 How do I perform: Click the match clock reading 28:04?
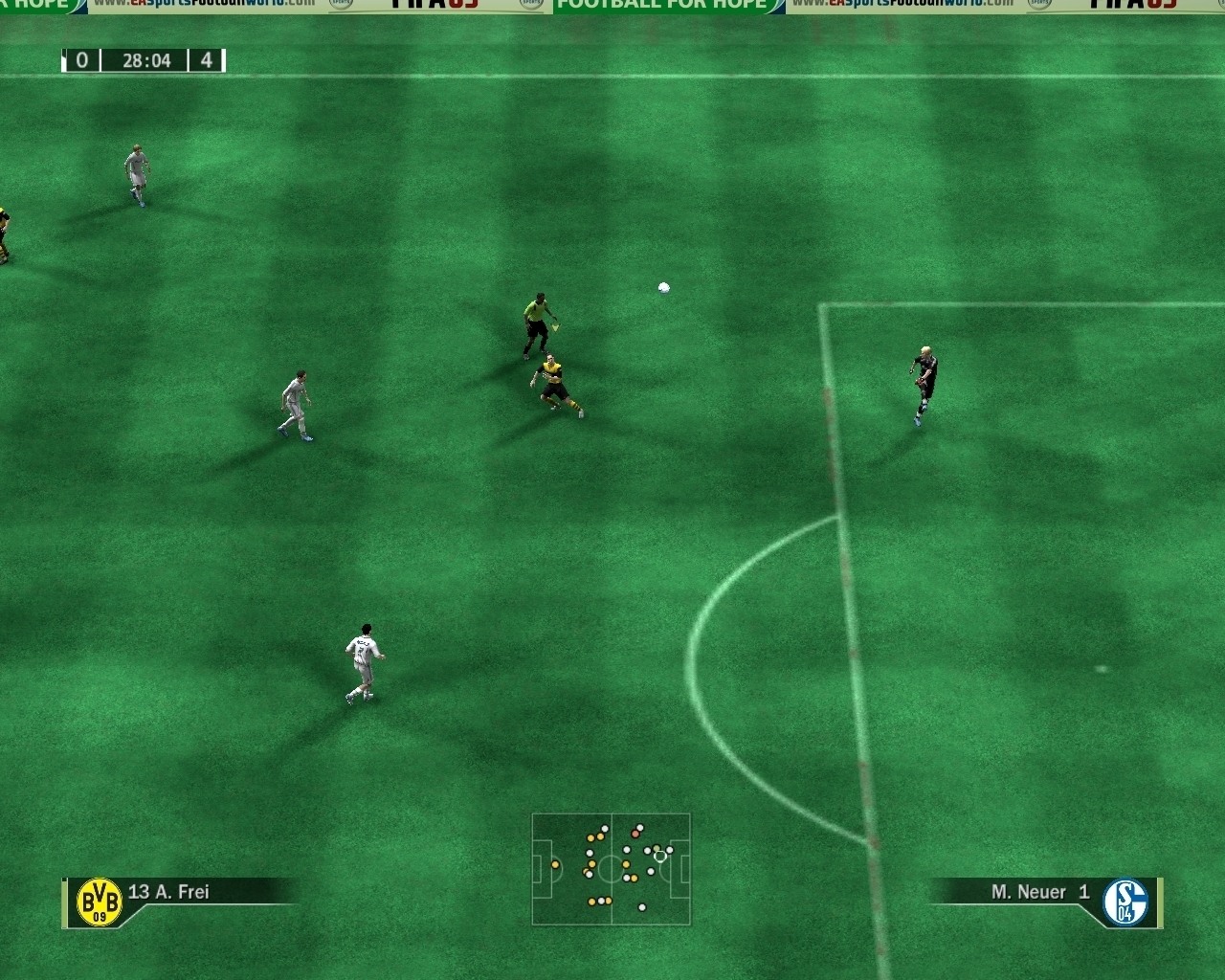[145, 60]
